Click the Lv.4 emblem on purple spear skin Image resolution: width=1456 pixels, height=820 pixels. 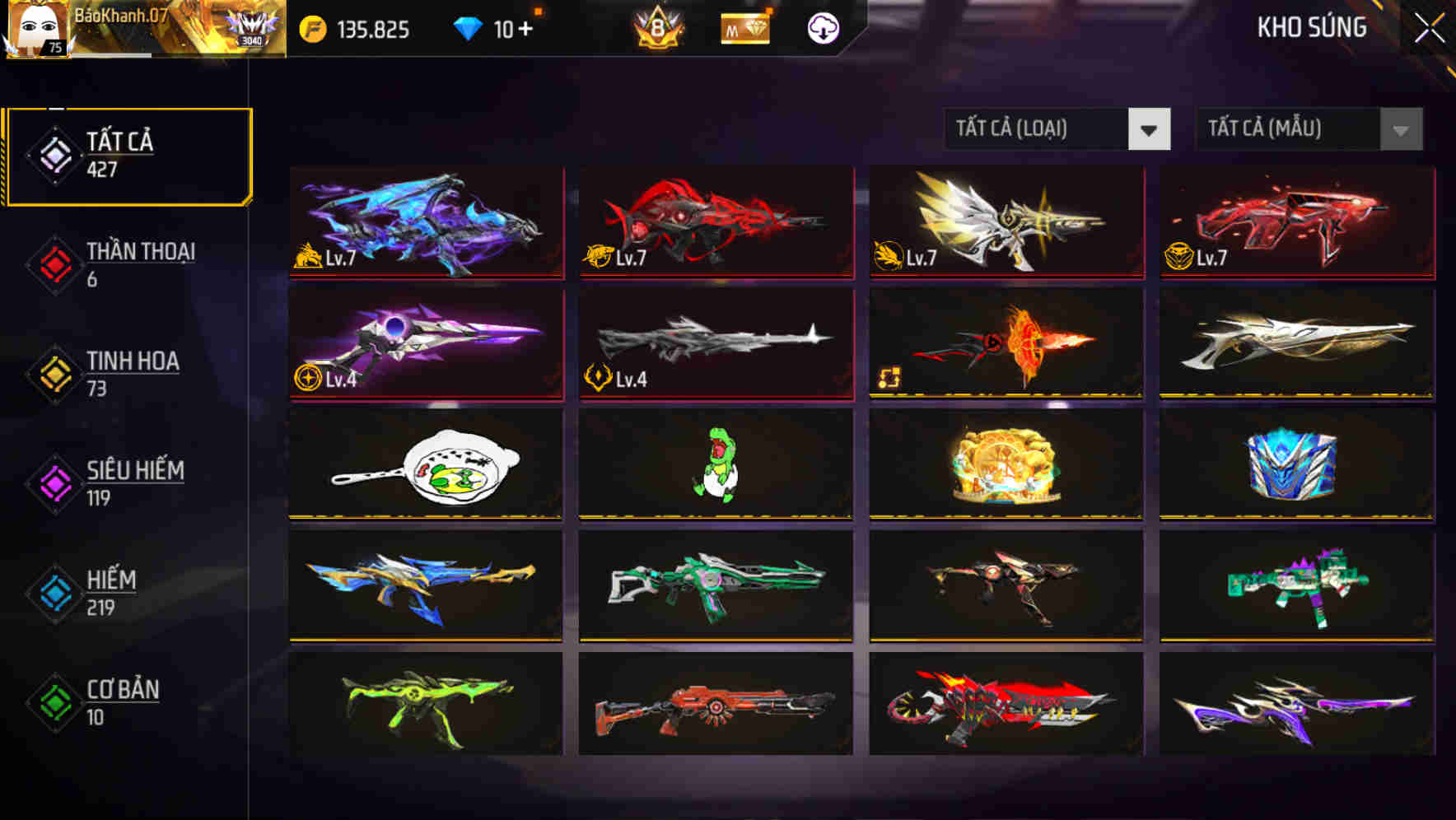click(x=307, y=378)
